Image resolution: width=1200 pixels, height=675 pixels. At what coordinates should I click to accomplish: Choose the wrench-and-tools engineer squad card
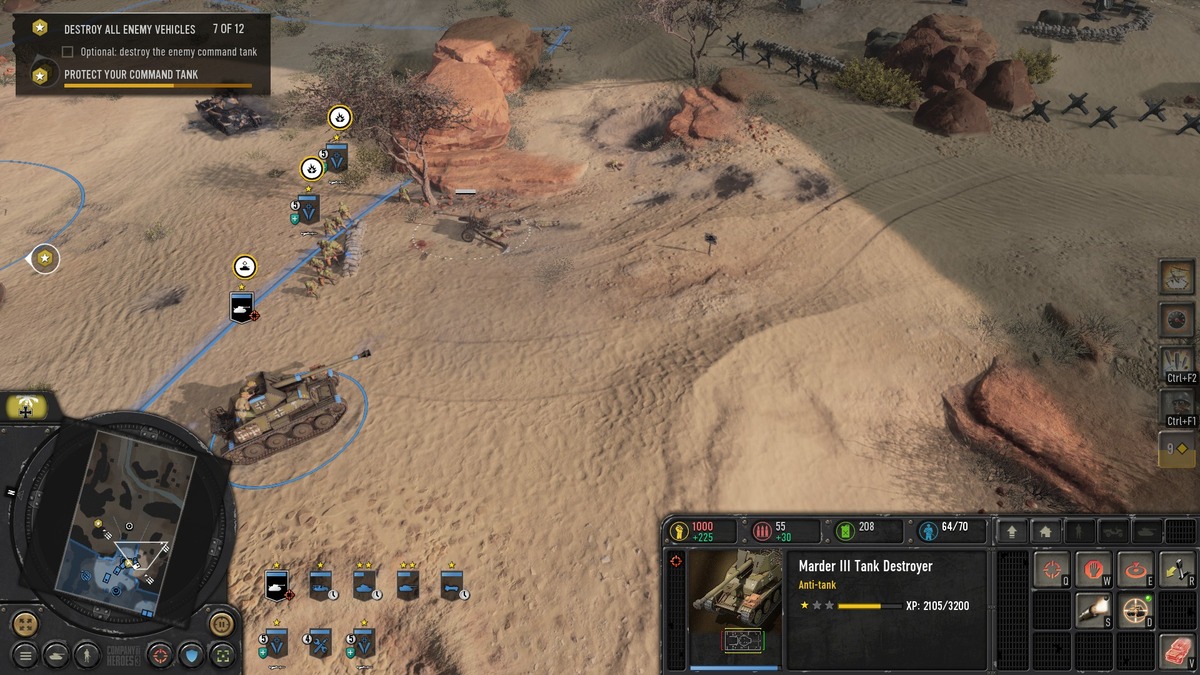[x=320, y=643]
